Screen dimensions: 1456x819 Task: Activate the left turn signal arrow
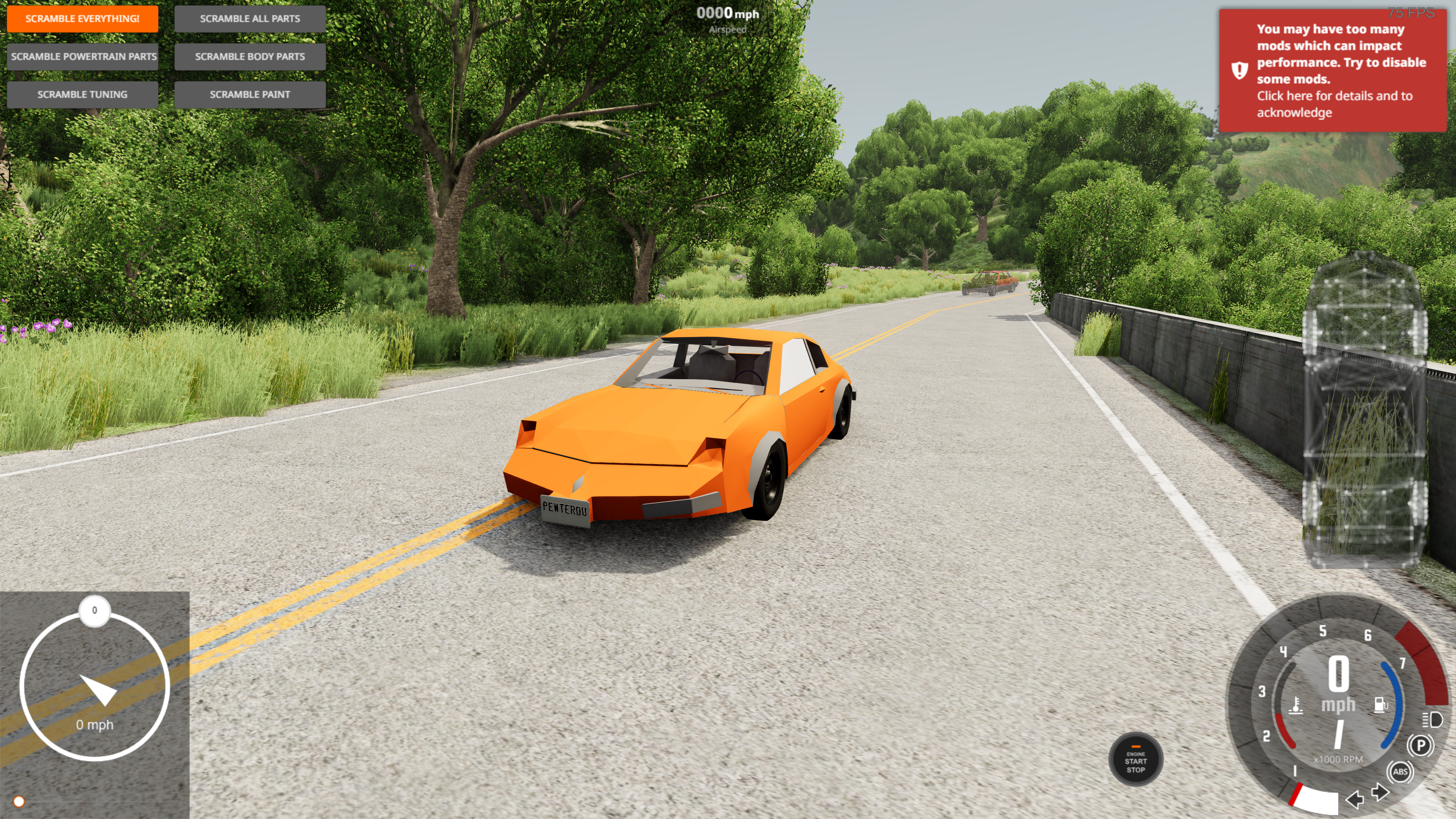pyautogui.click(x=1355, y=799)
